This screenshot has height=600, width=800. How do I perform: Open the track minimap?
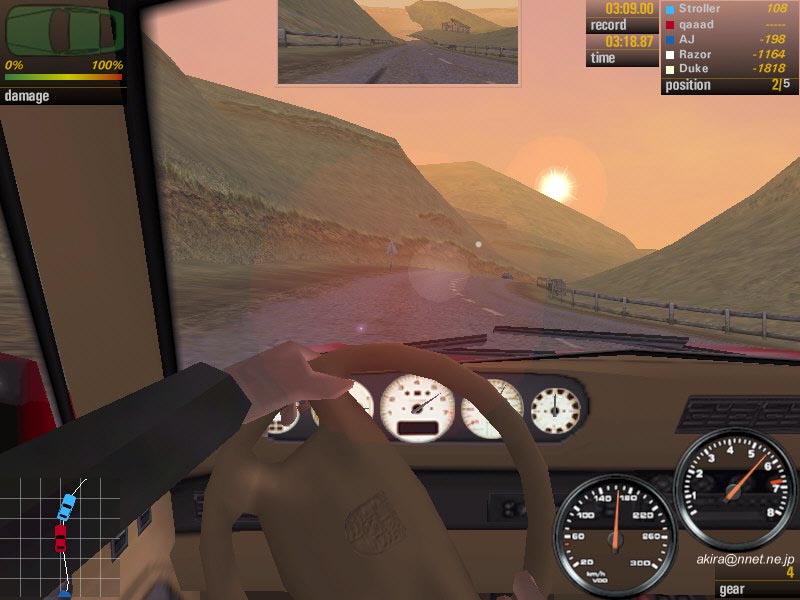point(62,538)
